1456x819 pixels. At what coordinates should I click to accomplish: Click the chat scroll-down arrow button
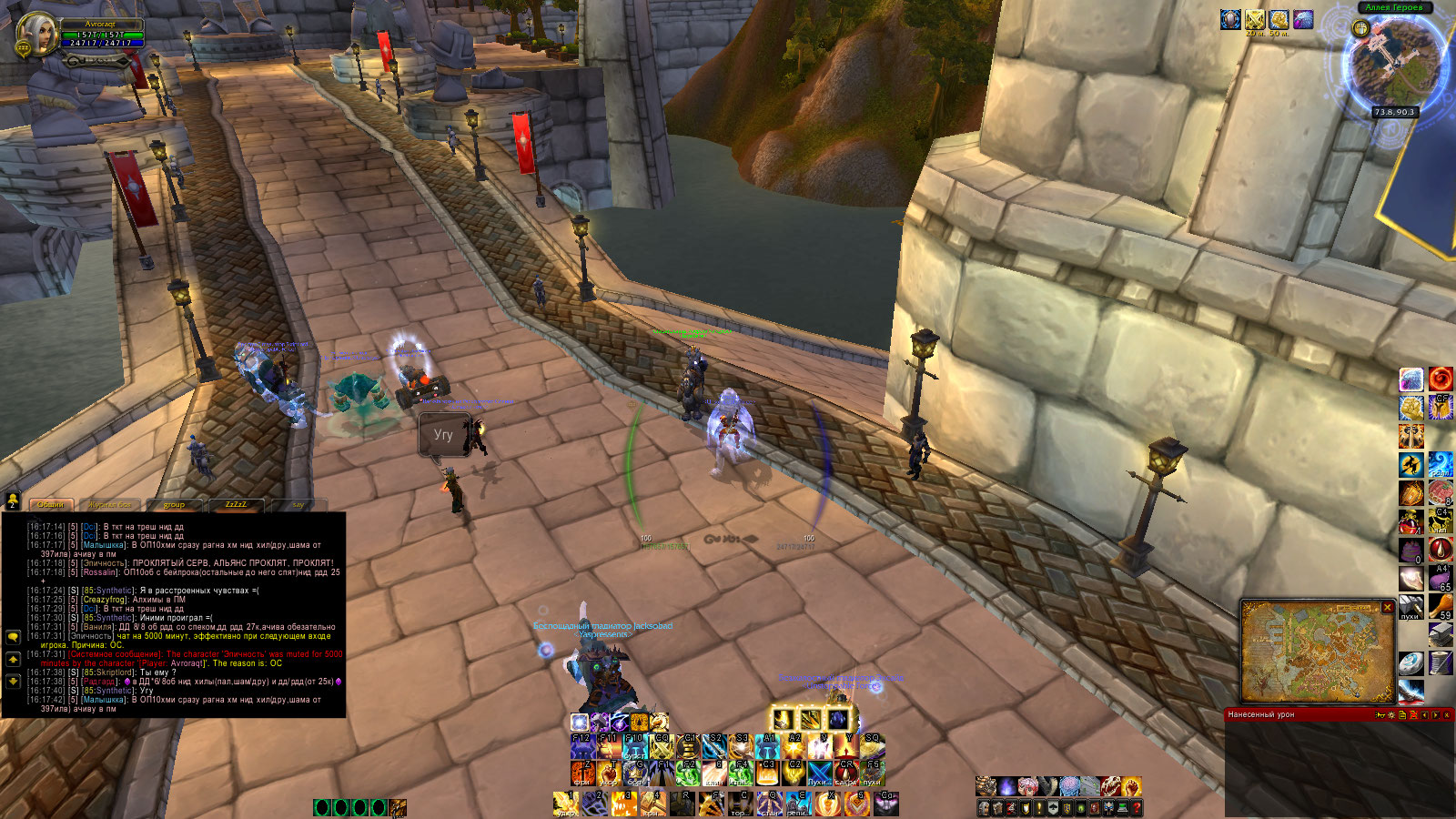[x=13, y=681]
